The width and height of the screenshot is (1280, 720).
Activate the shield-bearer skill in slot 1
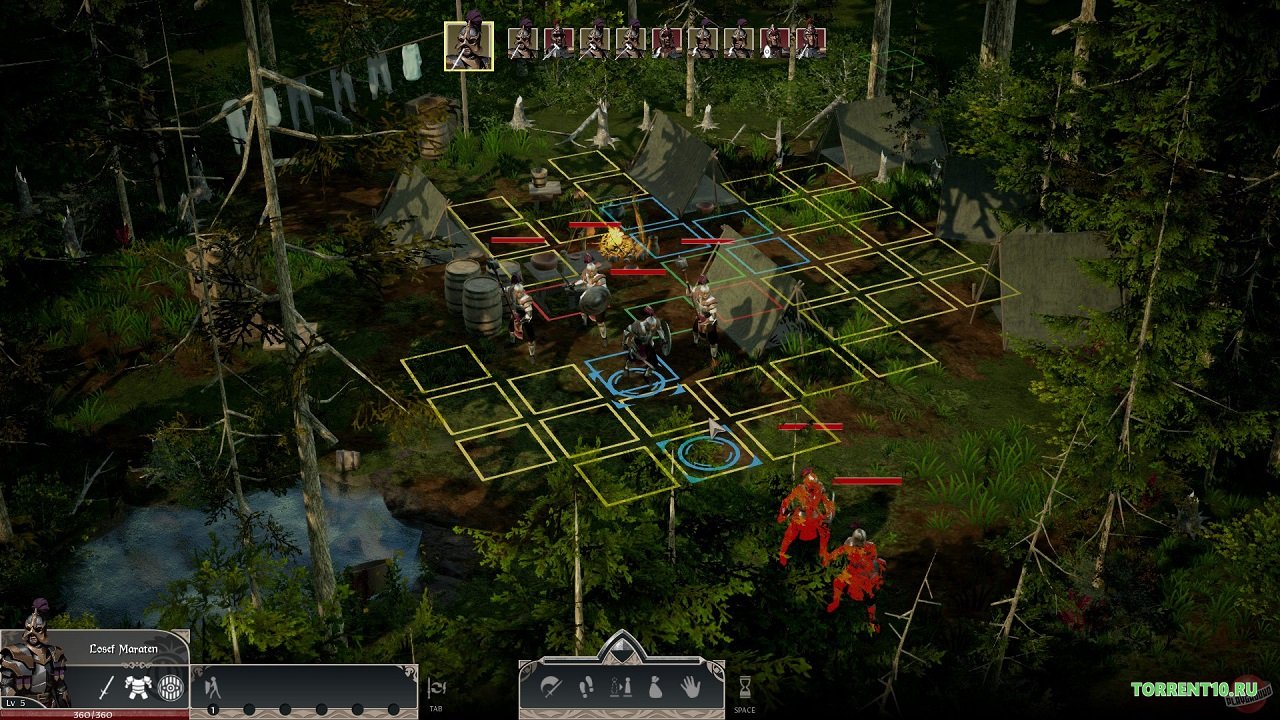click(x=212, y=687)
